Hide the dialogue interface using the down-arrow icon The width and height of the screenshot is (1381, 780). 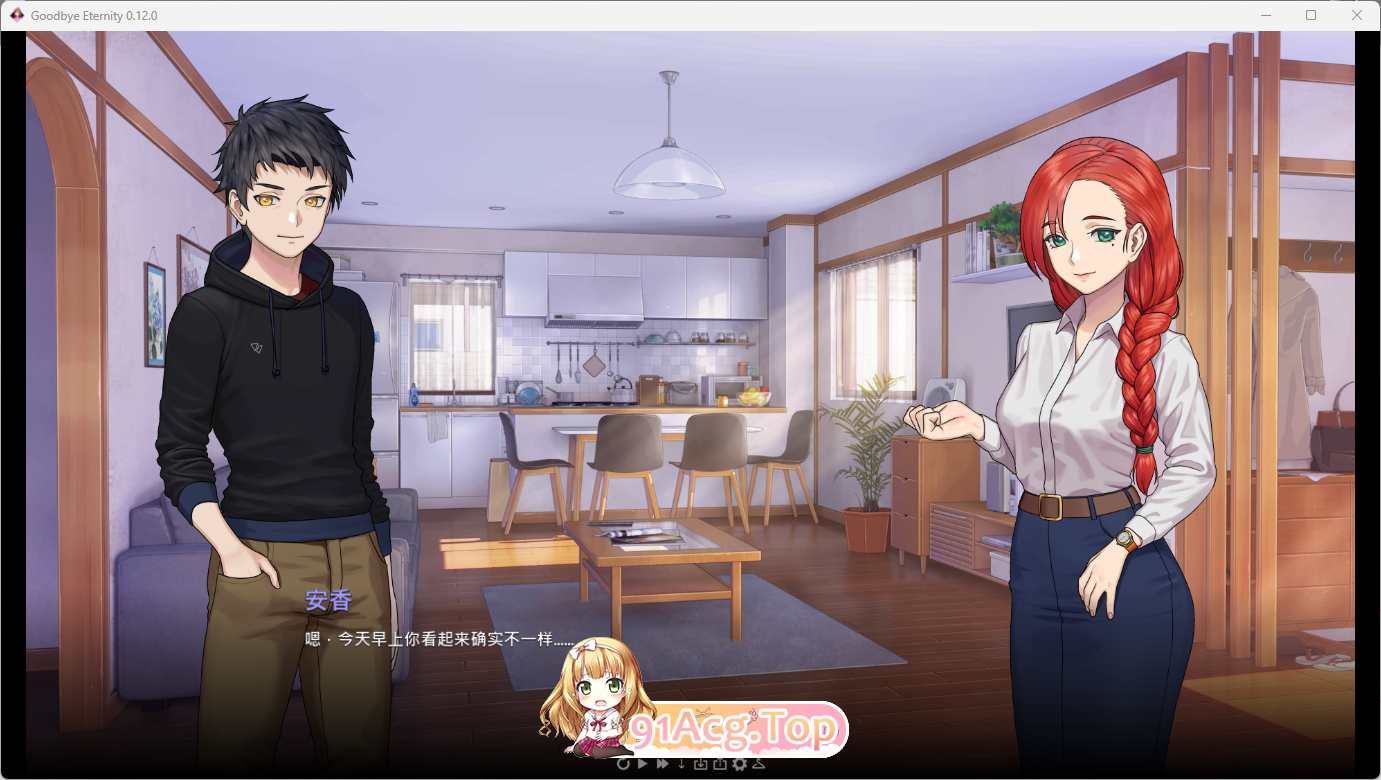[x=682, y=764]
